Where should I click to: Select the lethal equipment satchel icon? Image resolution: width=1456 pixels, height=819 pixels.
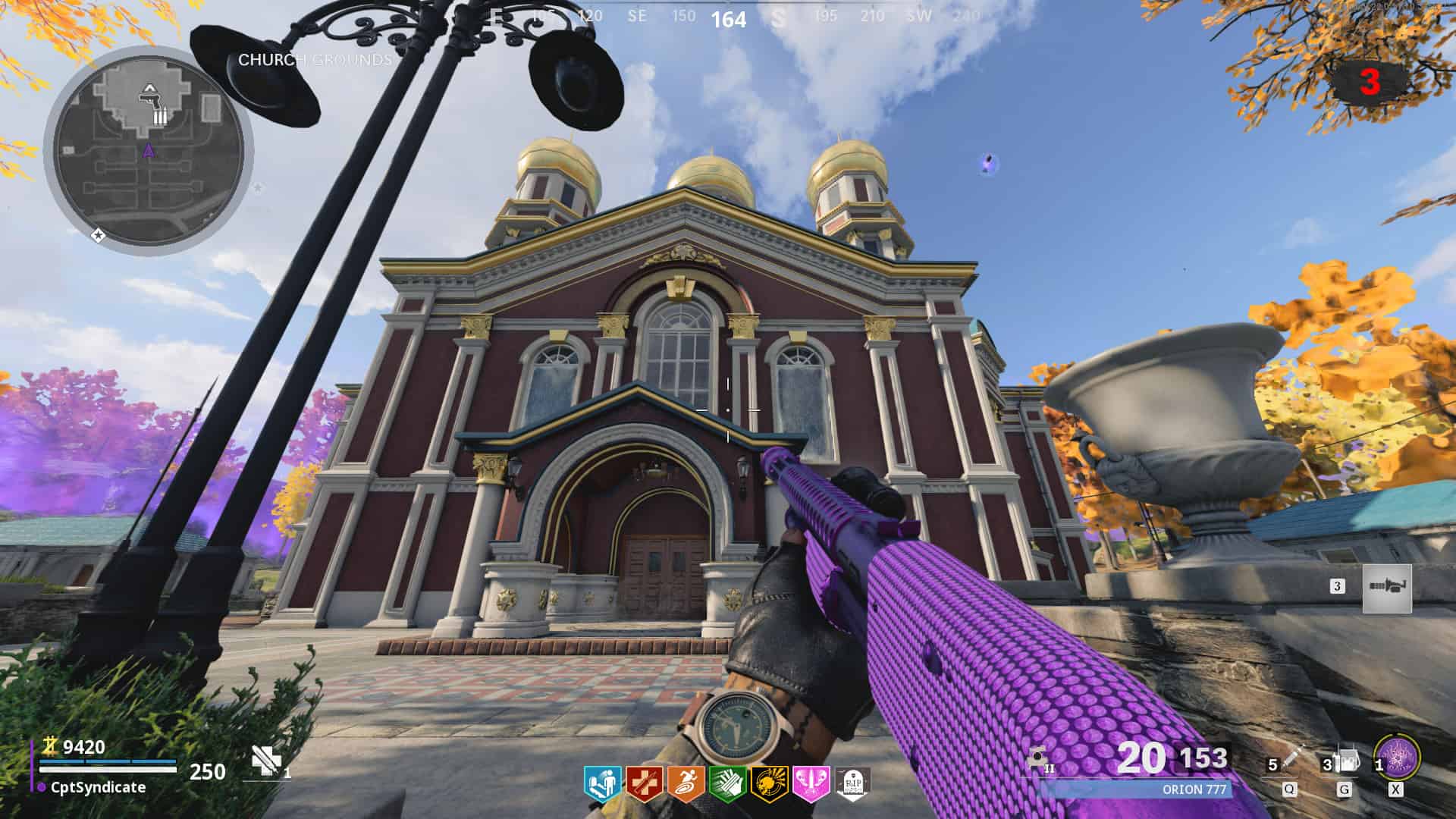click(1347, 760)
